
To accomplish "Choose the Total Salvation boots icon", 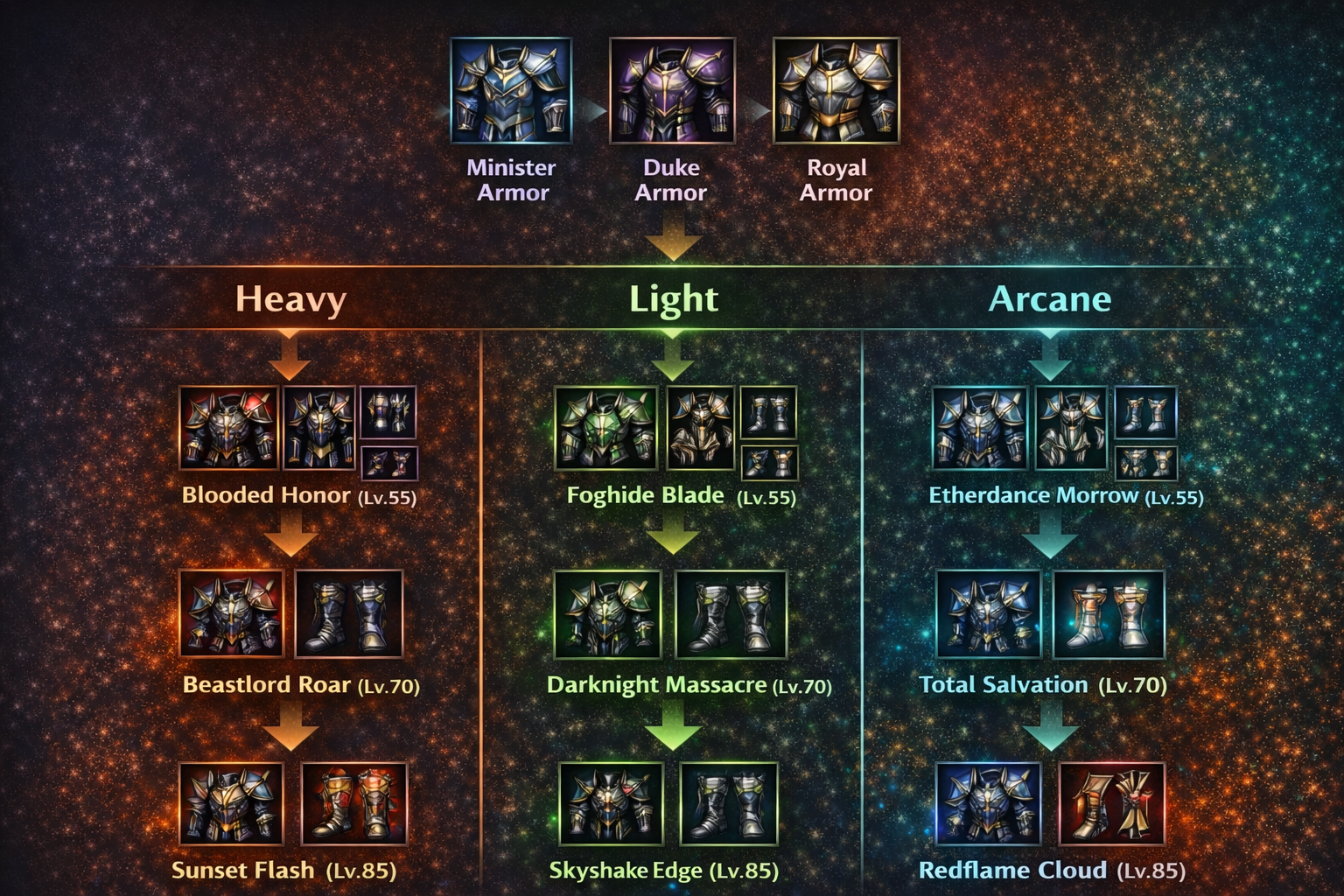I will point(1109,613).
